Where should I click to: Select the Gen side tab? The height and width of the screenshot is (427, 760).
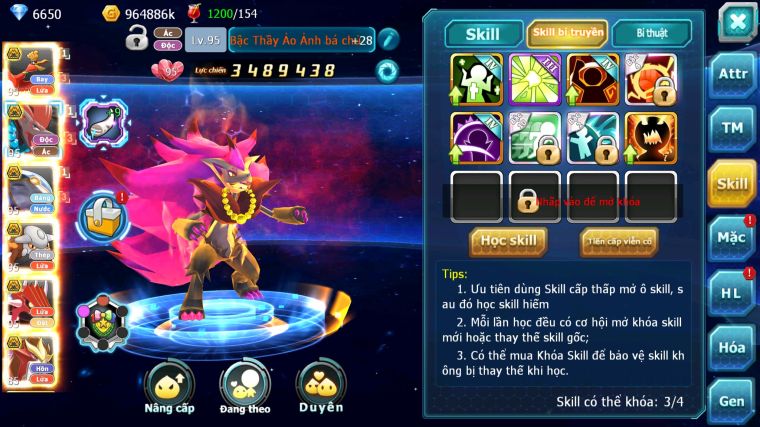coord(732,401)
